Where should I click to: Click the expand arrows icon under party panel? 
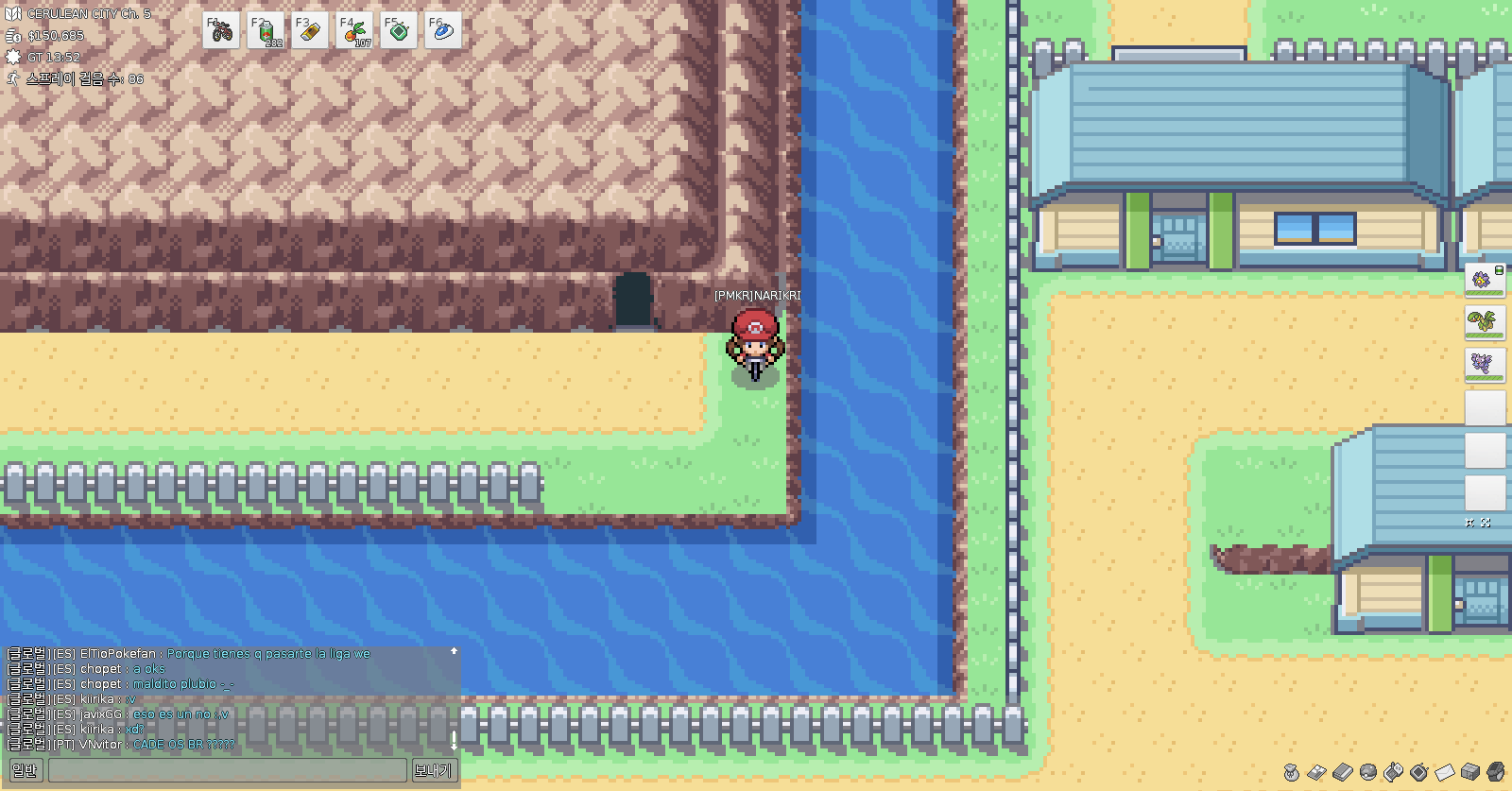coord(1486,522)
